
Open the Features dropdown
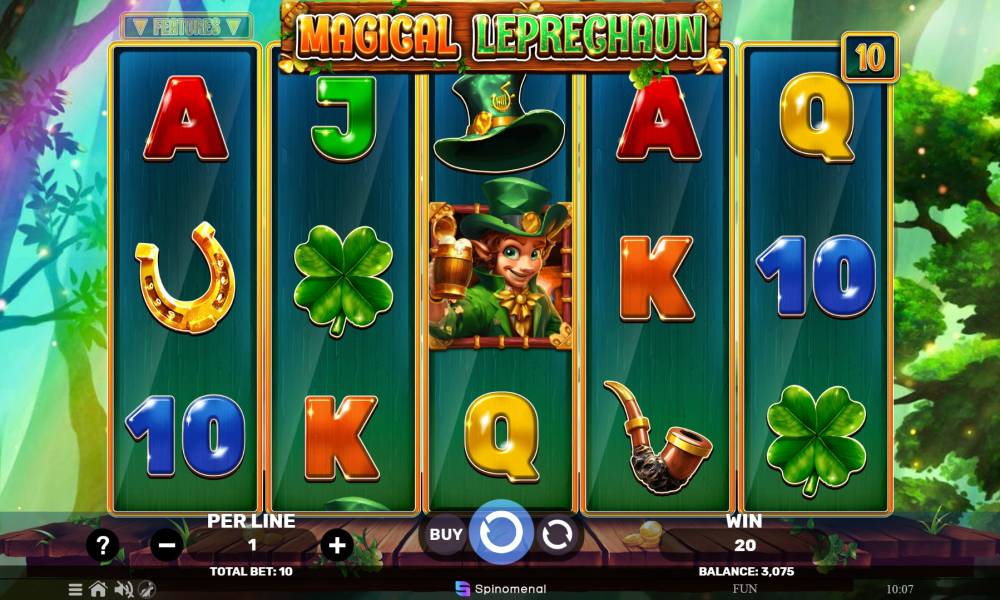pos(187,27)
